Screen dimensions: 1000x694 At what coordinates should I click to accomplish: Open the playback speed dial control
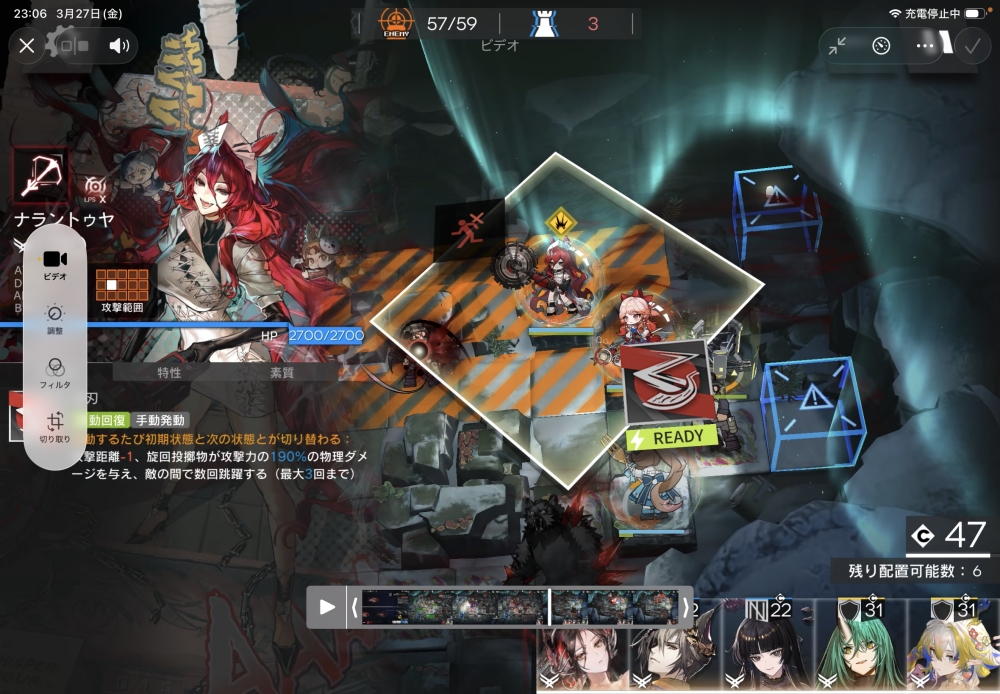coord(881,45)
